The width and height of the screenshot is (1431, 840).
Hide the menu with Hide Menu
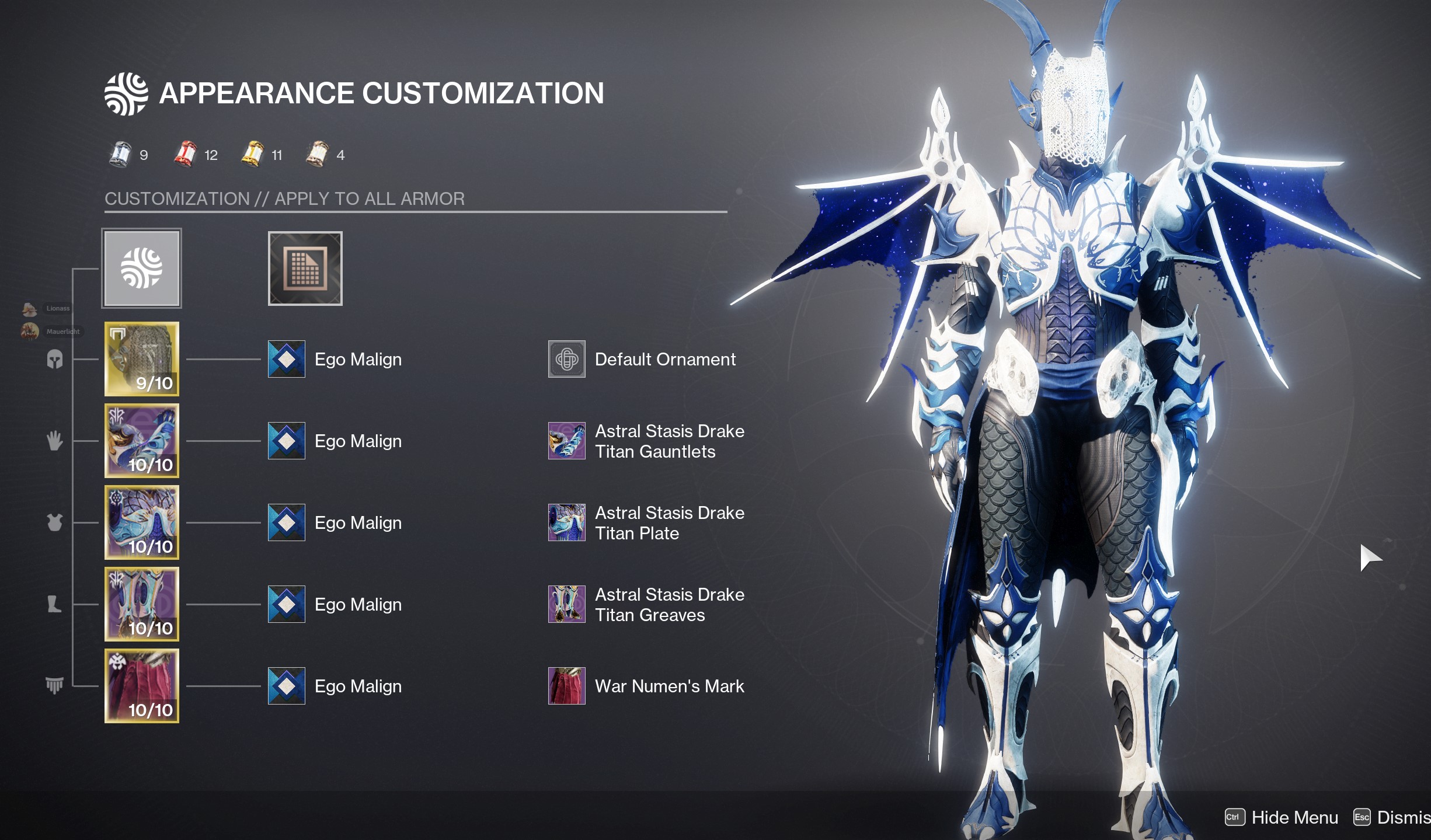[1282, 817]
